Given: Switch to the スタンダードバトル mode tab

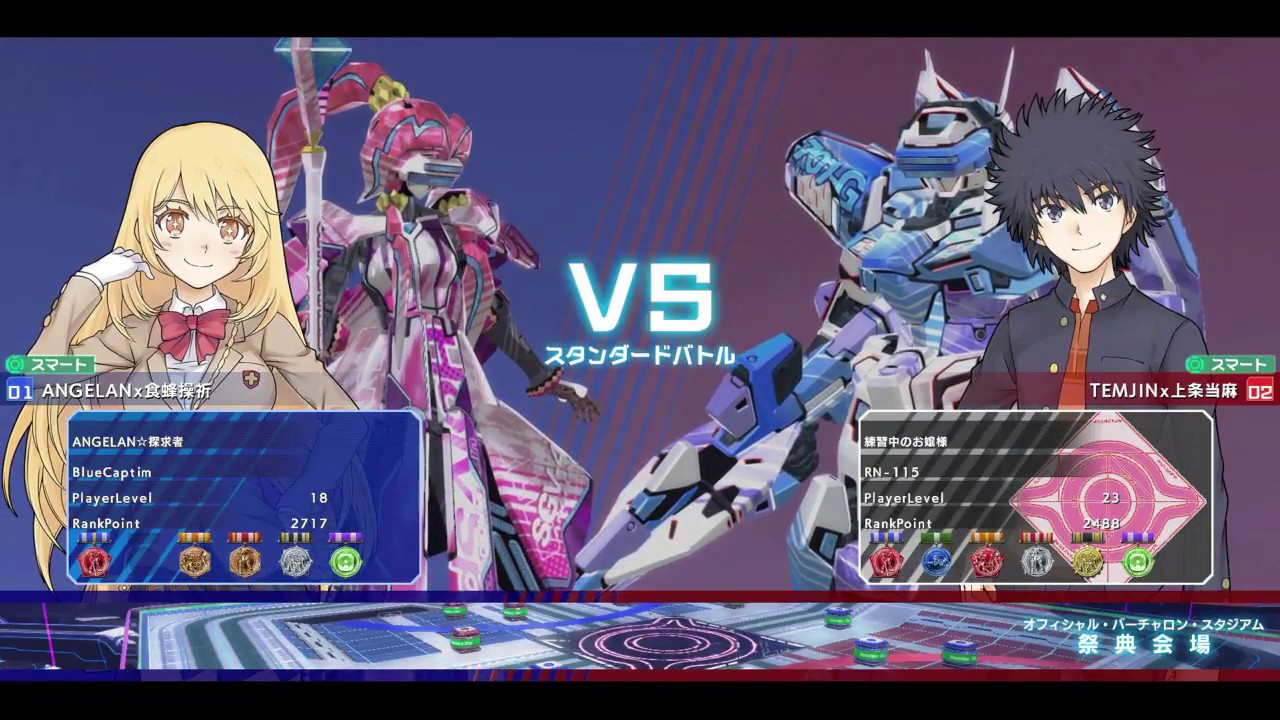Looking at the screenshot, I should [644, 352].
